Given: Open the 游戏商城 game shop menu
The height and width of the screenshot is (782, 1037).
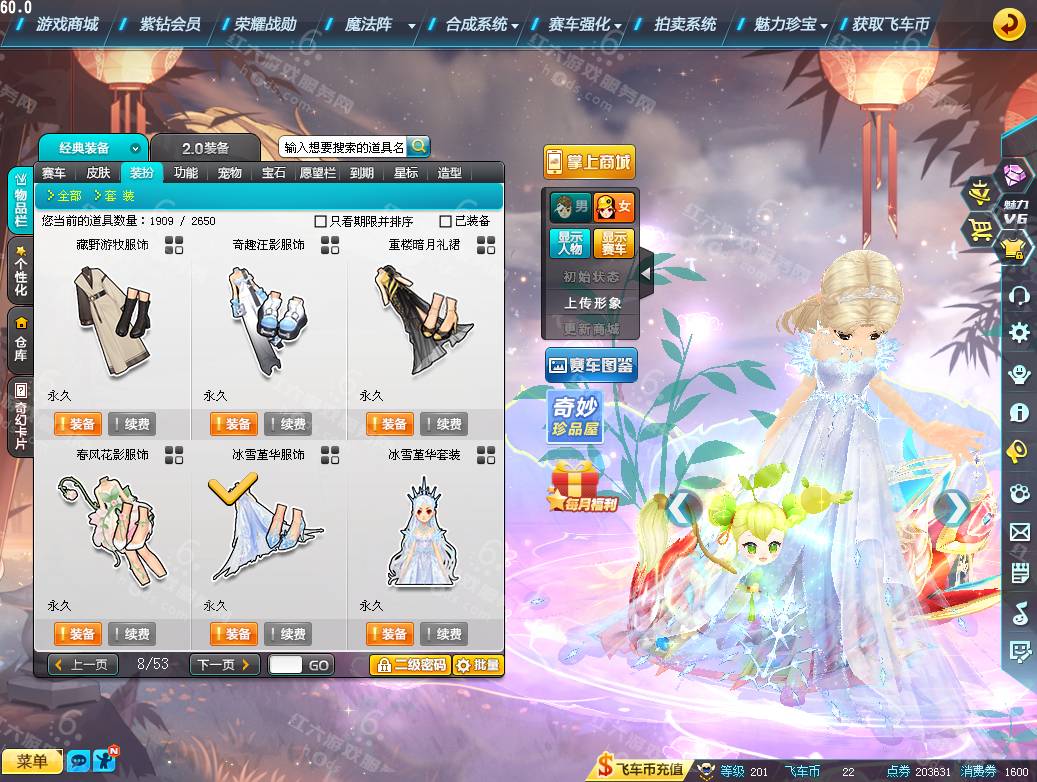Looking at the screenshot, I should tap(66, 24).
